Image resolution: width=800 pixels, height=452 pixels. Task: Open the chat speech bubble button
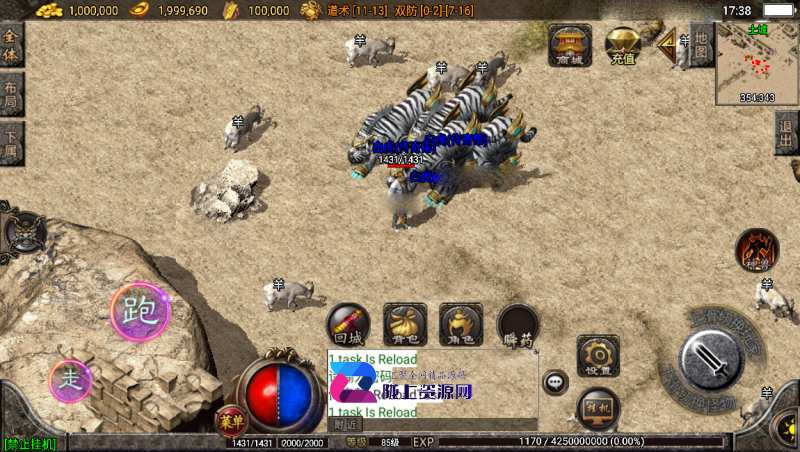[556, 381]
